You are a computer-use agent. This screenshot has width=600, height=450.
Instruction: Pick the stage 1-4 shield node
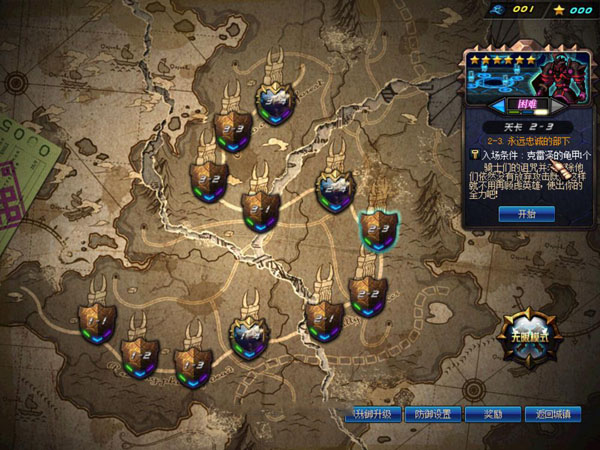248,336
